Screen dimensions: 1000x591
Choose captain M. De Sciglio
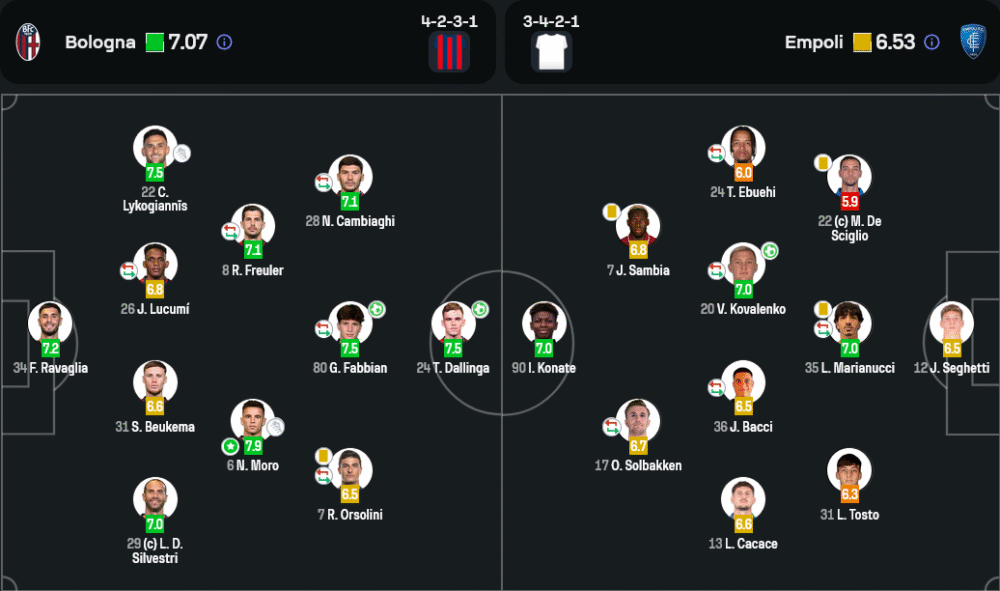849,177
